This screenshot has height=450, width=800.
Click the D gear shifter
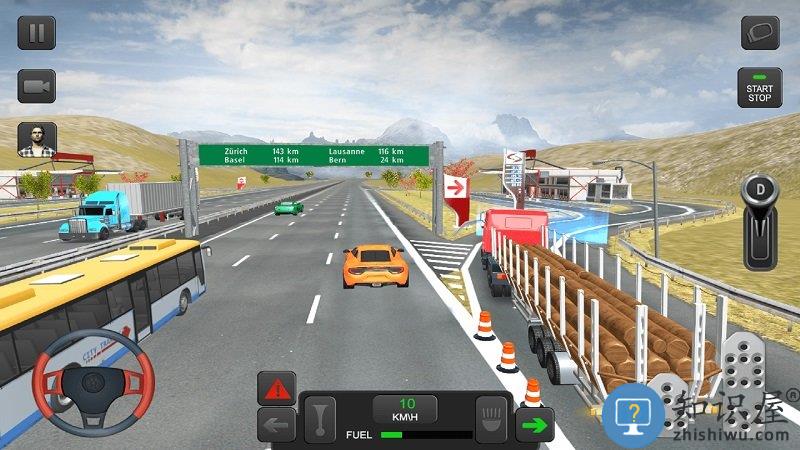click(760, 222)
